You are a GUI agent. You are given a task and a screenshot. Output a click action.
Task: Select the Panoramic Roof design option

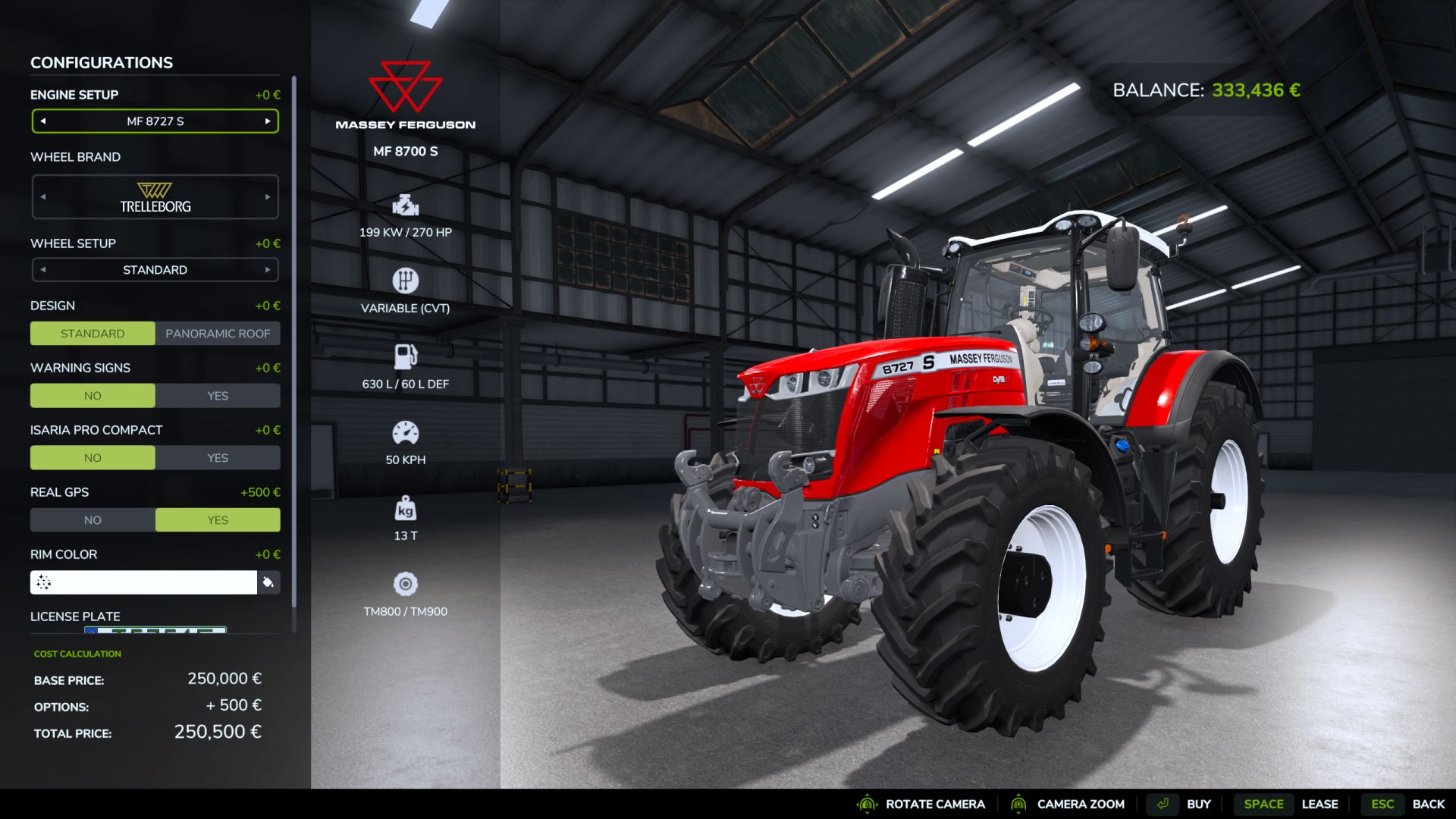pos(217,333)
